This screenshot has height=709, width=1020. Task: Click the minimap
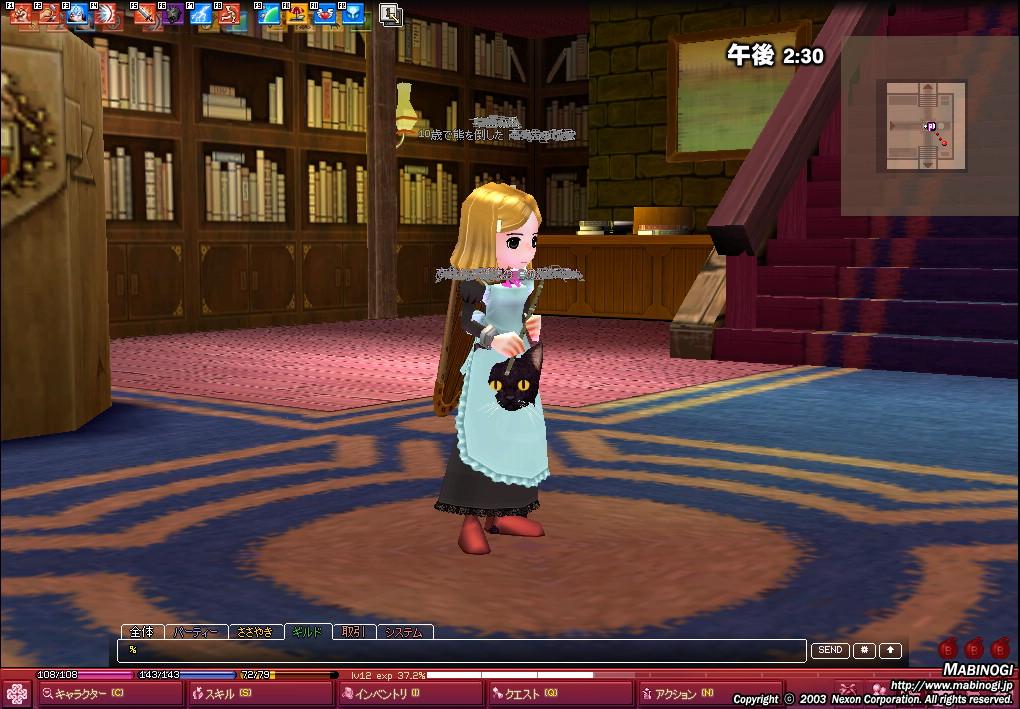[x=926, y=126]
